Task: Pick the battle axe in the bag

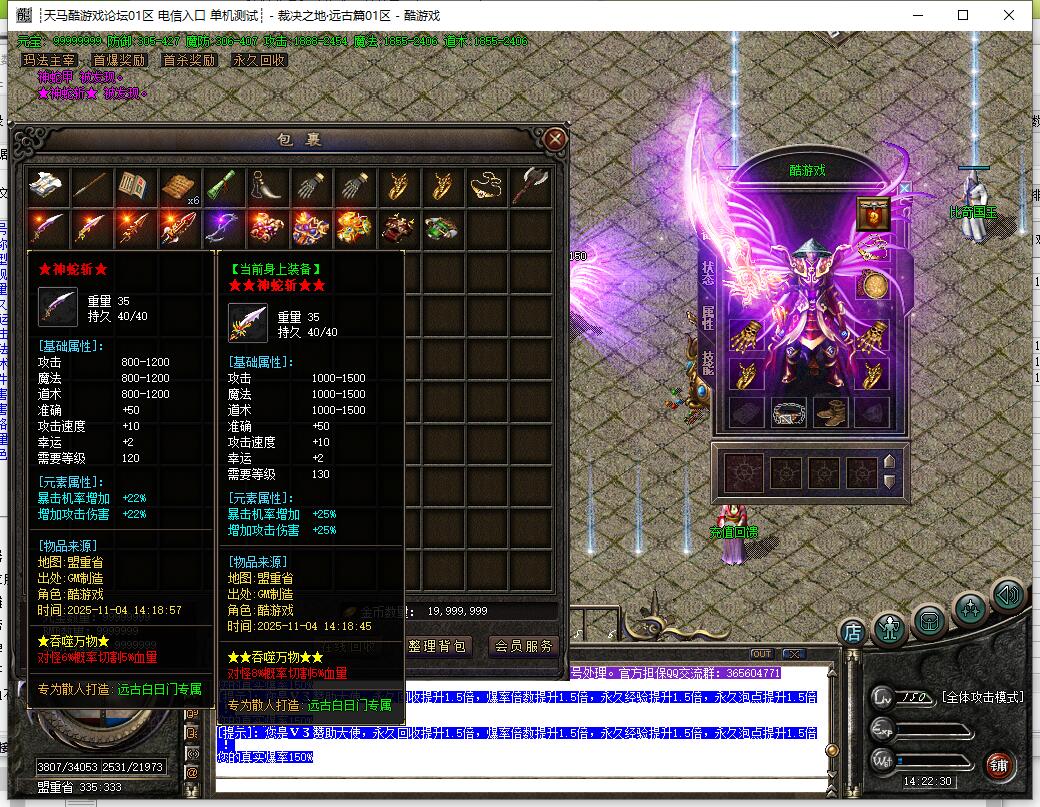Action: (x=530, y=186)
